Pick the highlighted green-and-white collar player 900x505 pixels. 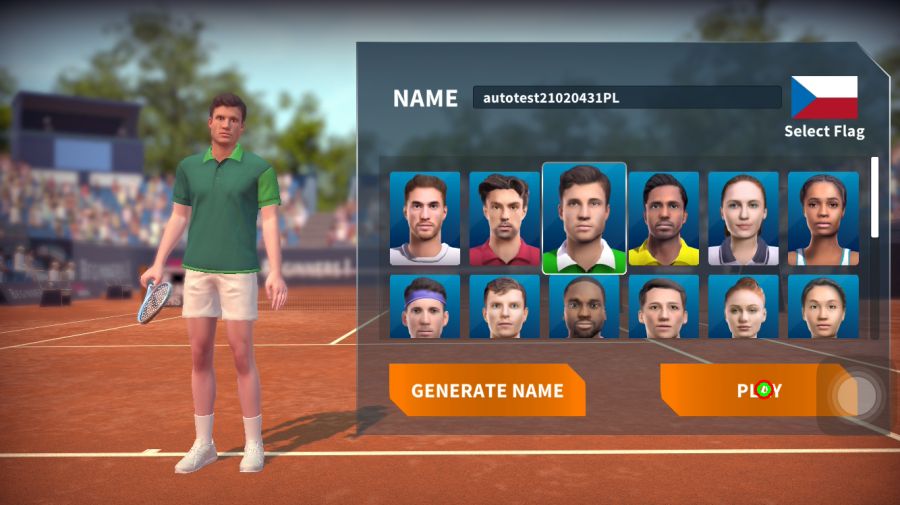(584, 219)
